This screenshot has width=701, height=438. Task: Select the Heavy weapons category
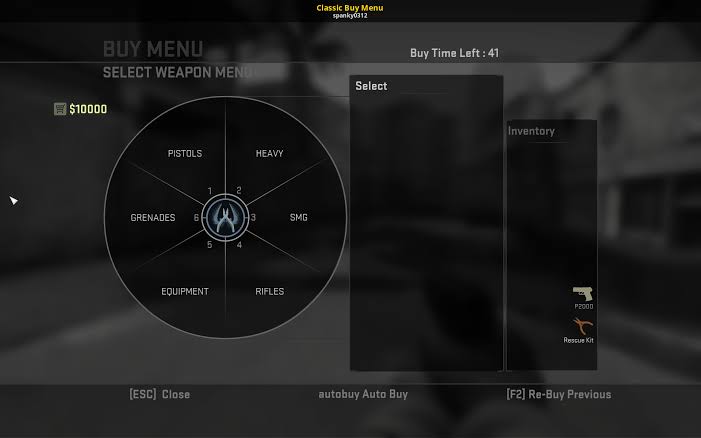click(269, 154)
